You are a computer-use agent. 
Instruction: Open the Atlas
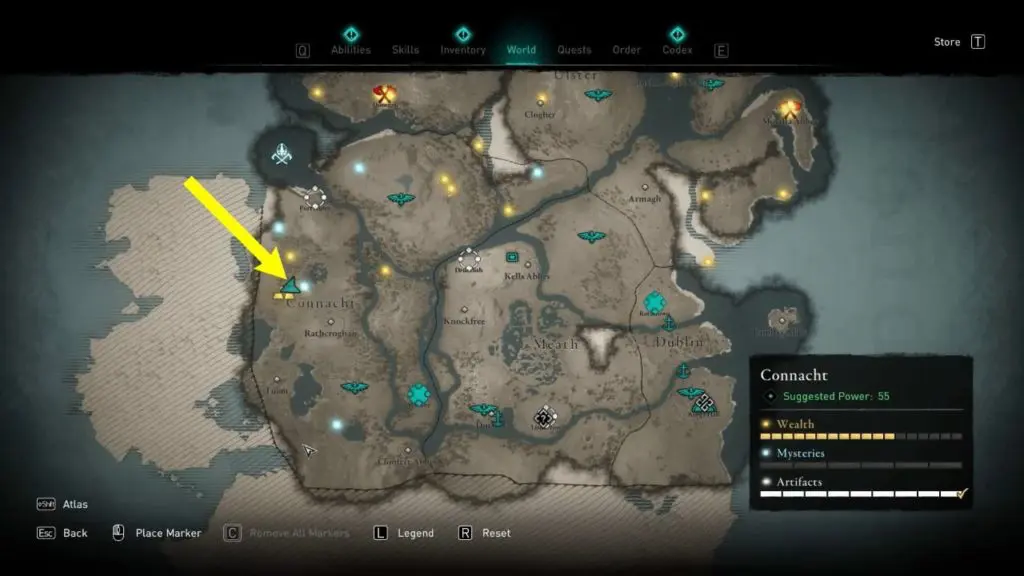pyautogui.click(x=75, y=505)
